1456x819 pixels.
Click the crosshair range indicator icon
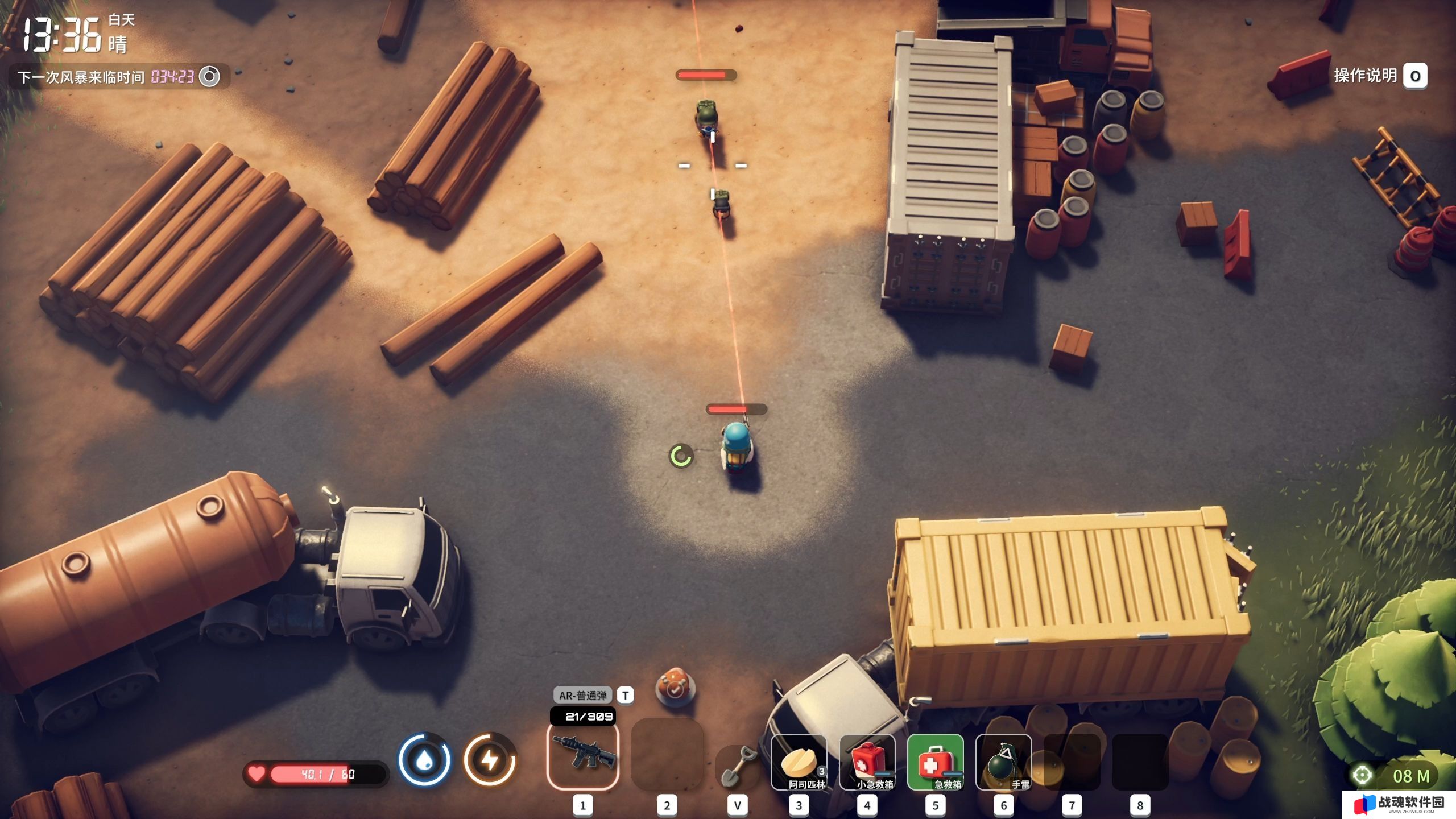pyautogui.click(x=1362, y=775)
